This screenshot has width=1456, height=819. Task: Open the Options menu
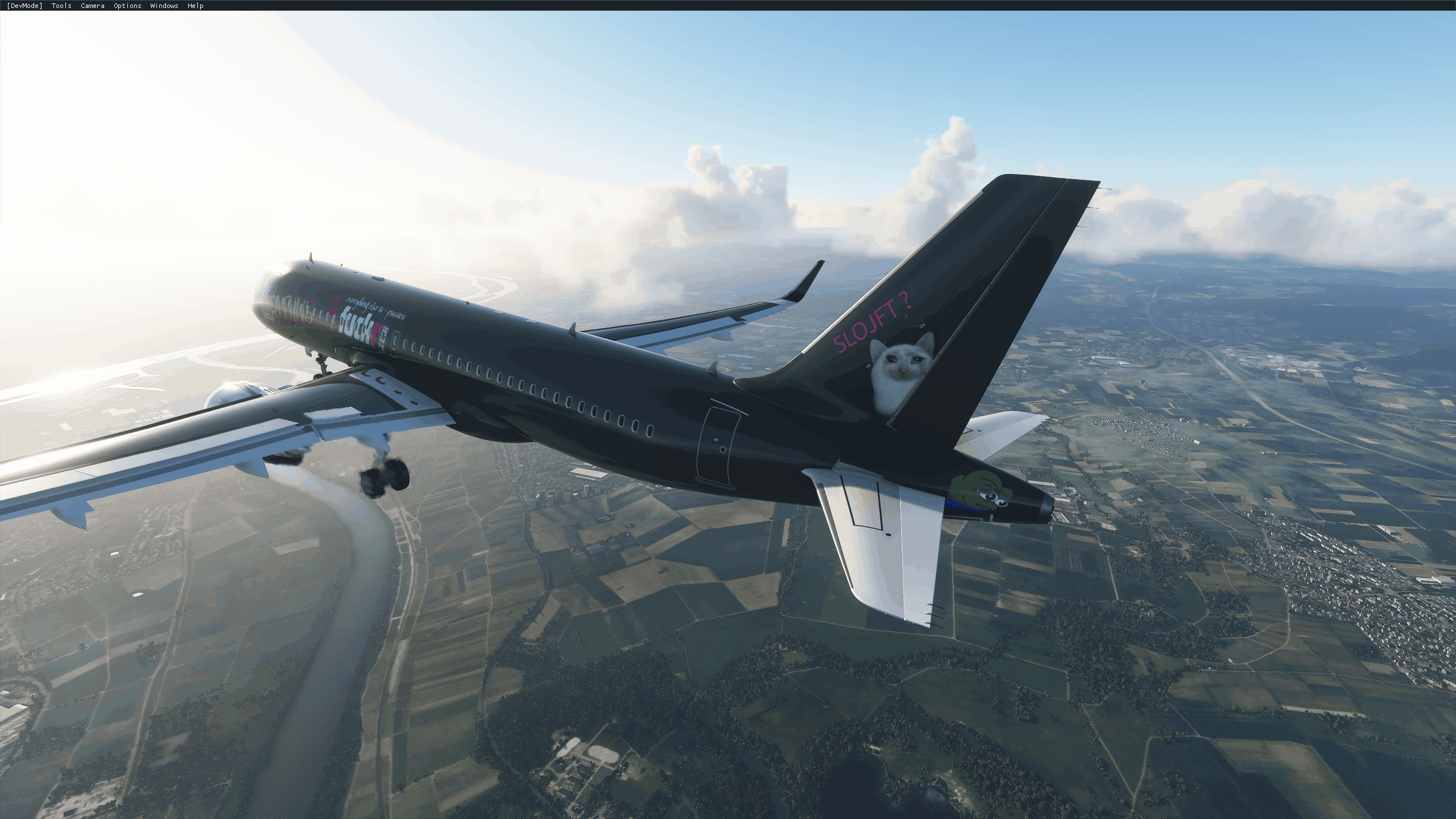[x=127, y=6]
